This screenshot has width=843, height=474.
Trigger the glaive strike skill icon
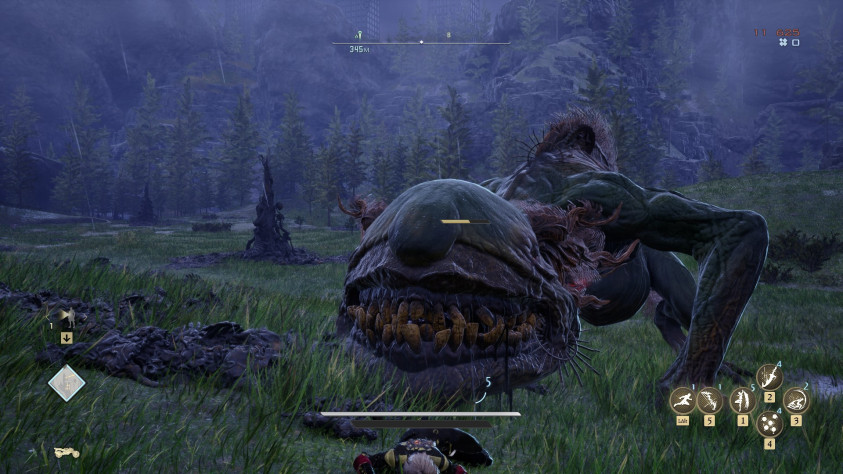click(x=769, y=376)
